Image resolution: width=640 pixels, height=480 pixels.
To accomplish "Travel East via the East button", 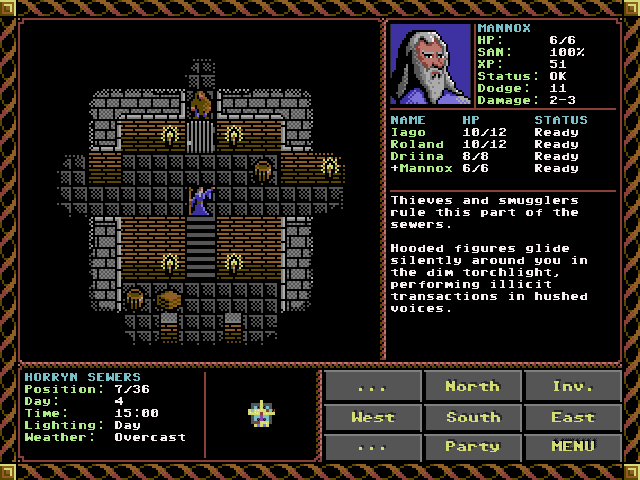I will pyautogui.click(x=573, y=416).
